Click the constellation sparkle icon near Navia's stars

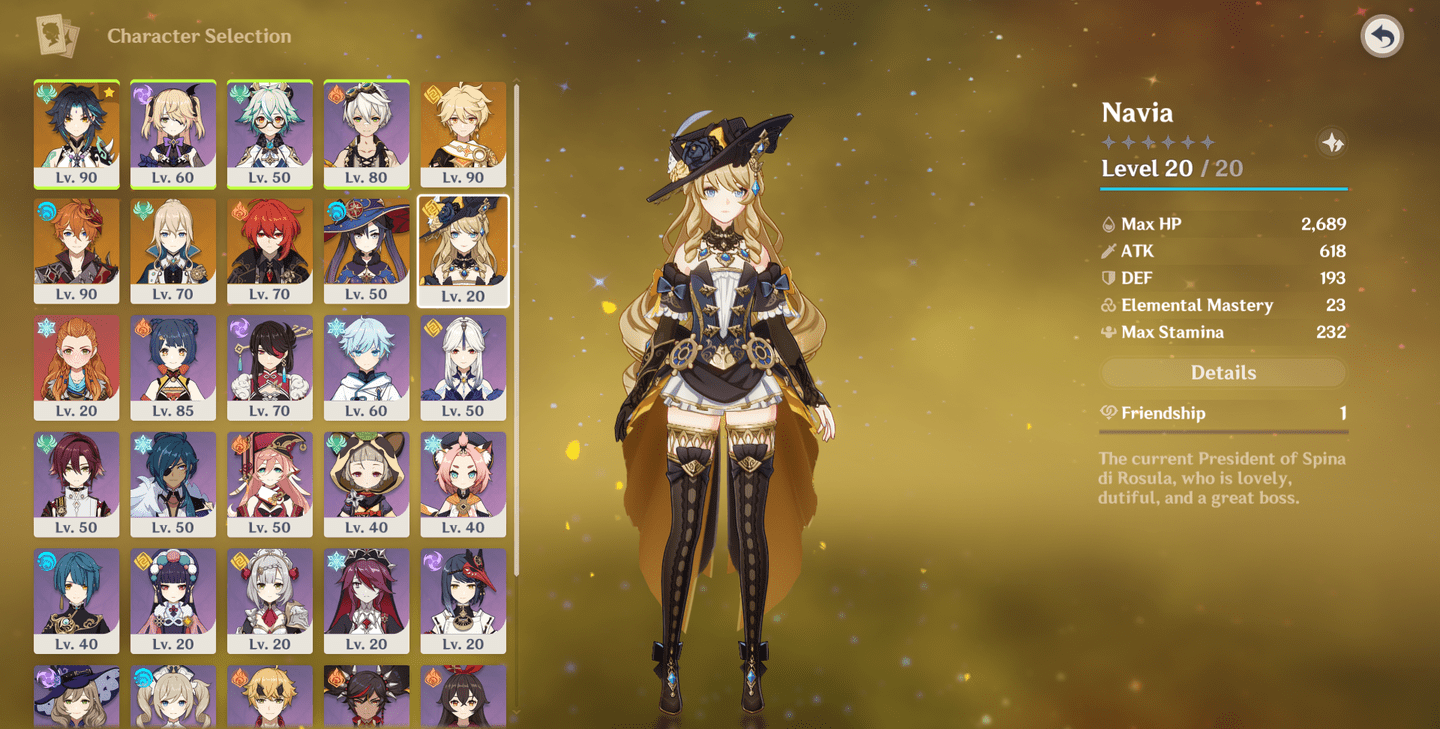pos(1331,141)
